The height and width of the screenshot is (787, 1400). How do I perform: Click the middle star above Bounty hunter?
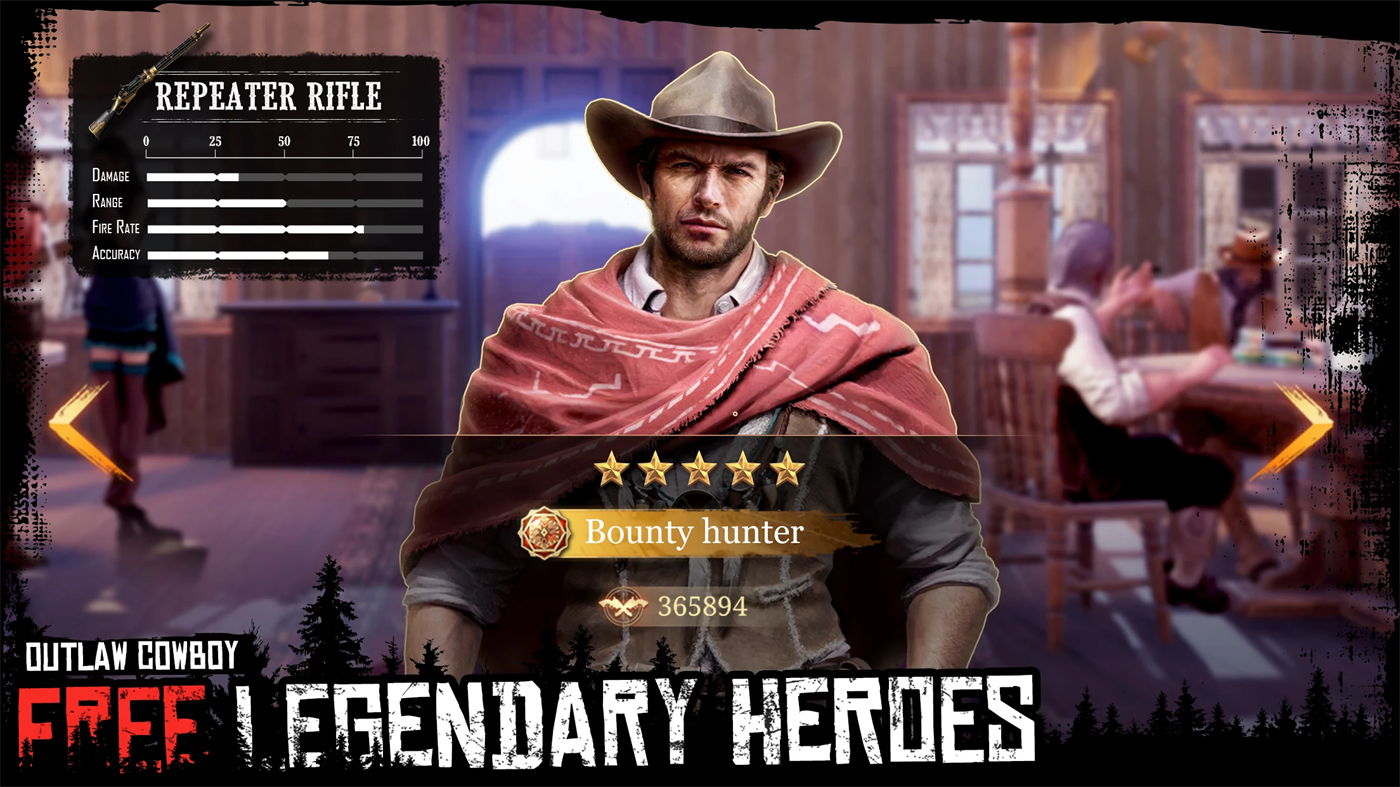[x=699, y=468]
